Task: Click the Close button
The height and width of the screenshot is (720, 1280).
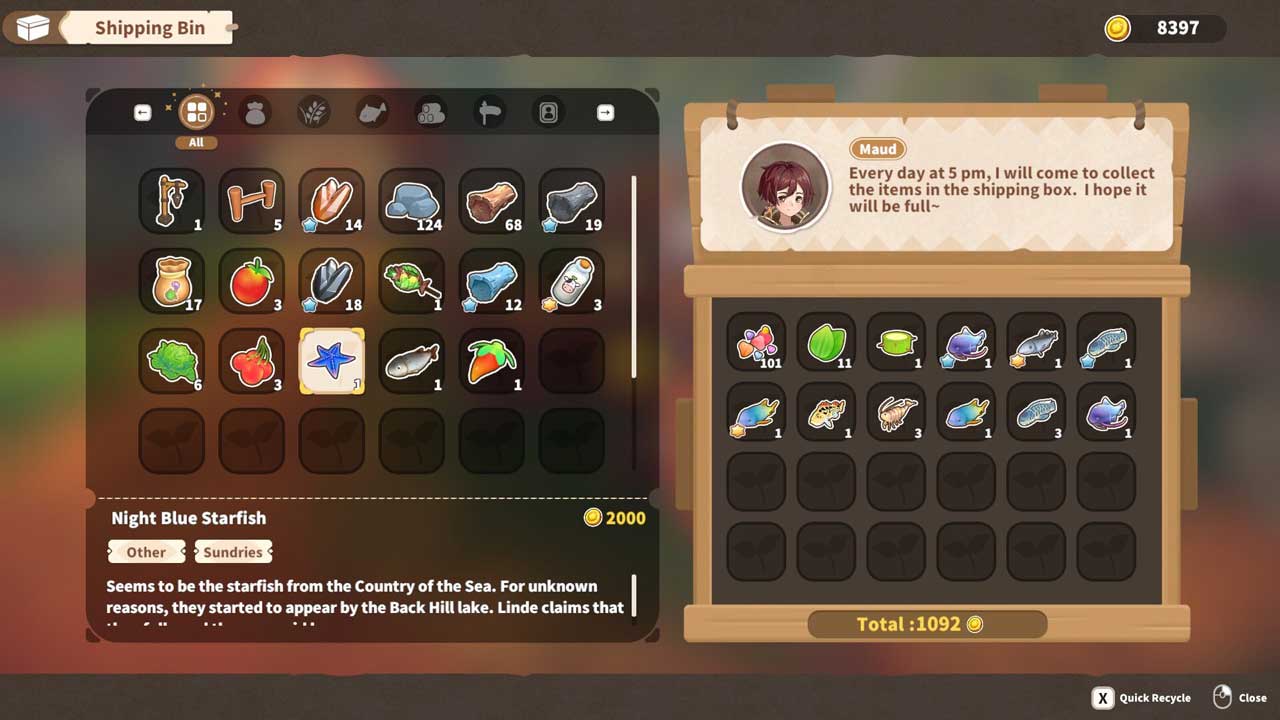Action: (1240, 698)
